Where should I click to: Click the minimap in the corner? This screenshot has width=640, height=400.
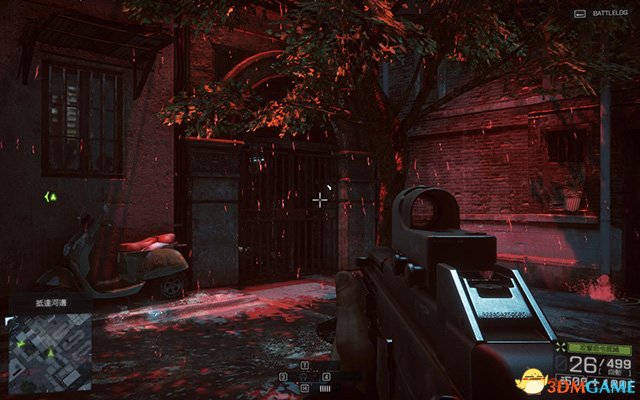click(x=49, y=352)
